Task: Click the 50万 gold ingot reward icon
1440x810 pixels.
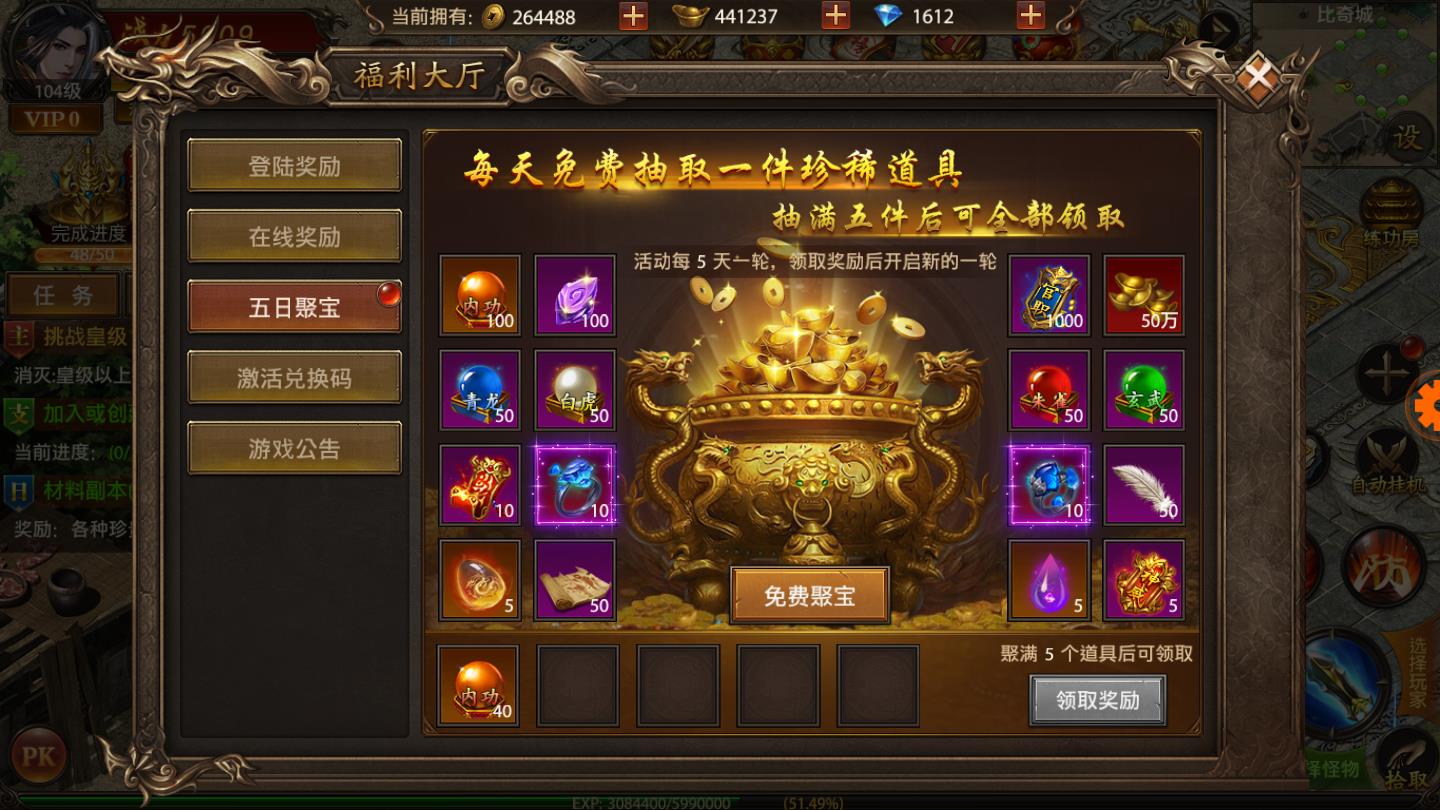Action: click(1143, 294)
